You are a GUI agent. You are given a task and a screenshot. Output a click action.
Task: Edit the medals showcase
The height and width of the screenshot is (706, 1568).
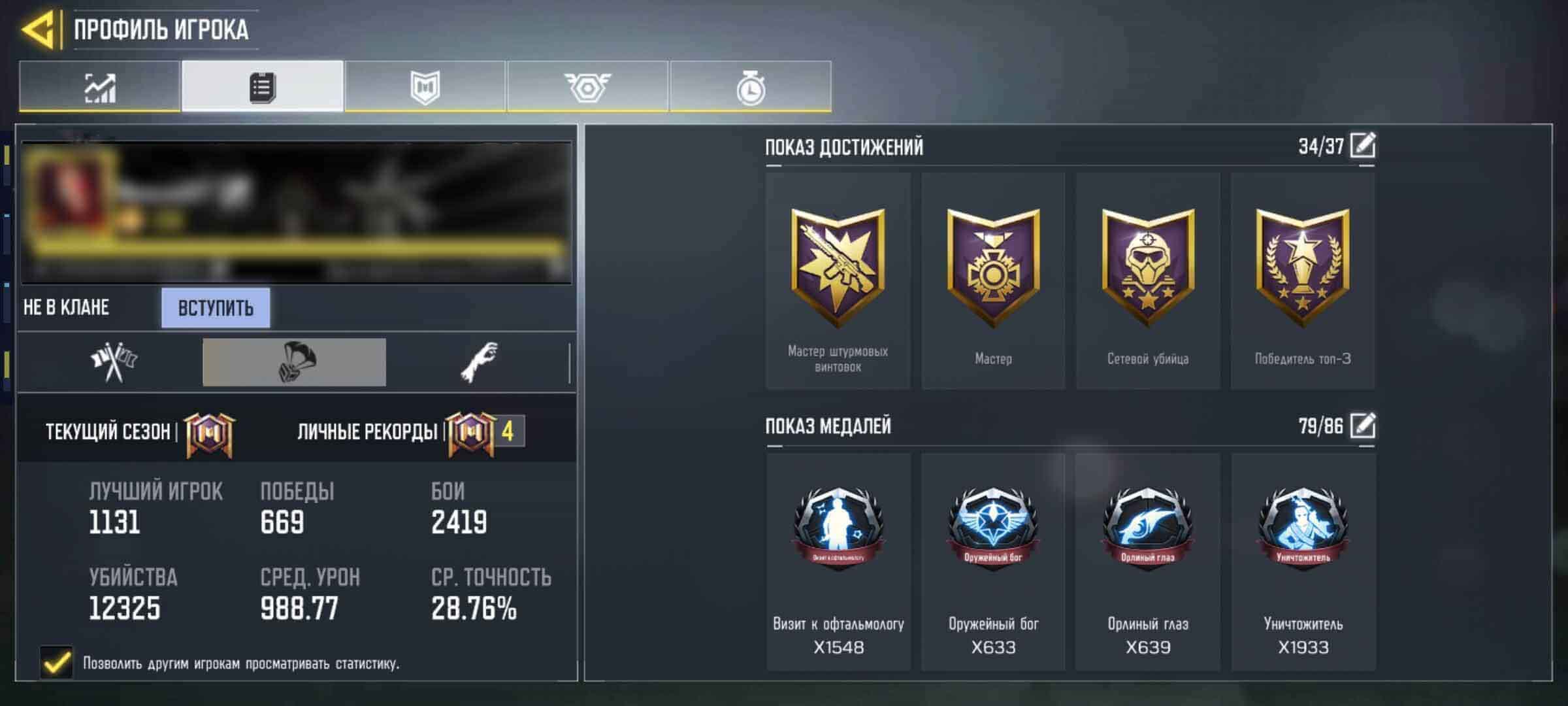point(1362,426)
